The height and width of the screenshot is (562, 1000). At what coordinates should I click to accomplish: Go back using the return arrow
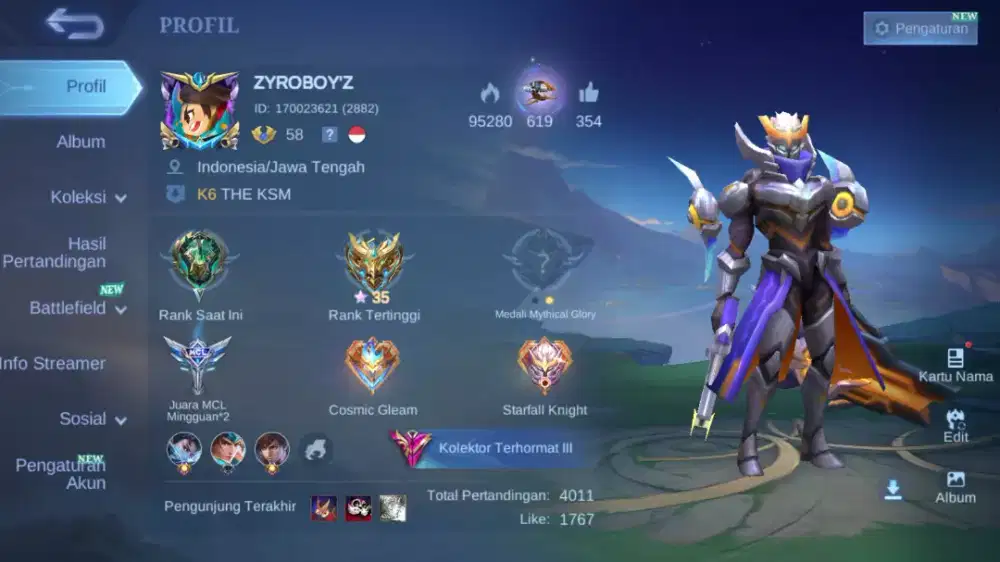[x=75, y=24]
